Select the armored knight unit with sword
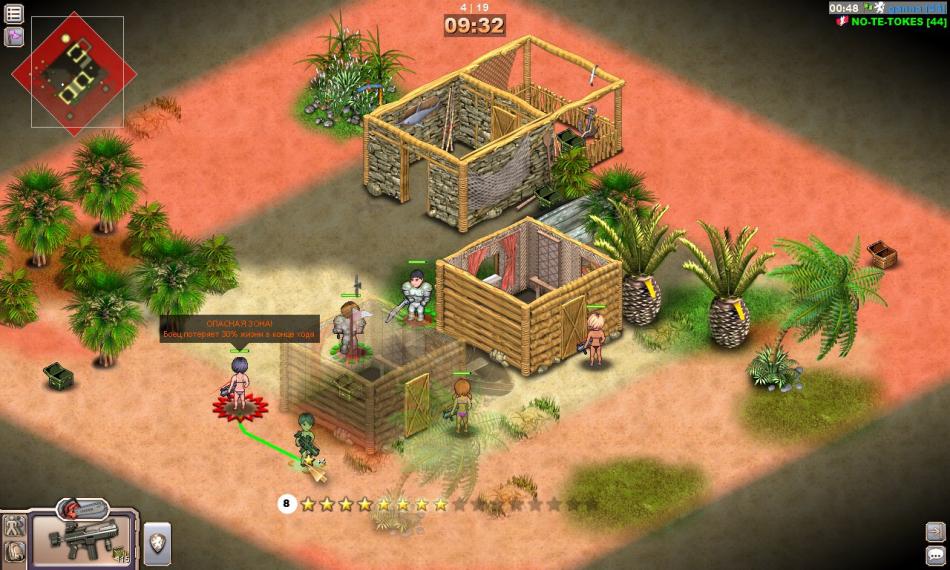Image resolution: width=950 pixels, height=570 pixels. pos(415,295)
